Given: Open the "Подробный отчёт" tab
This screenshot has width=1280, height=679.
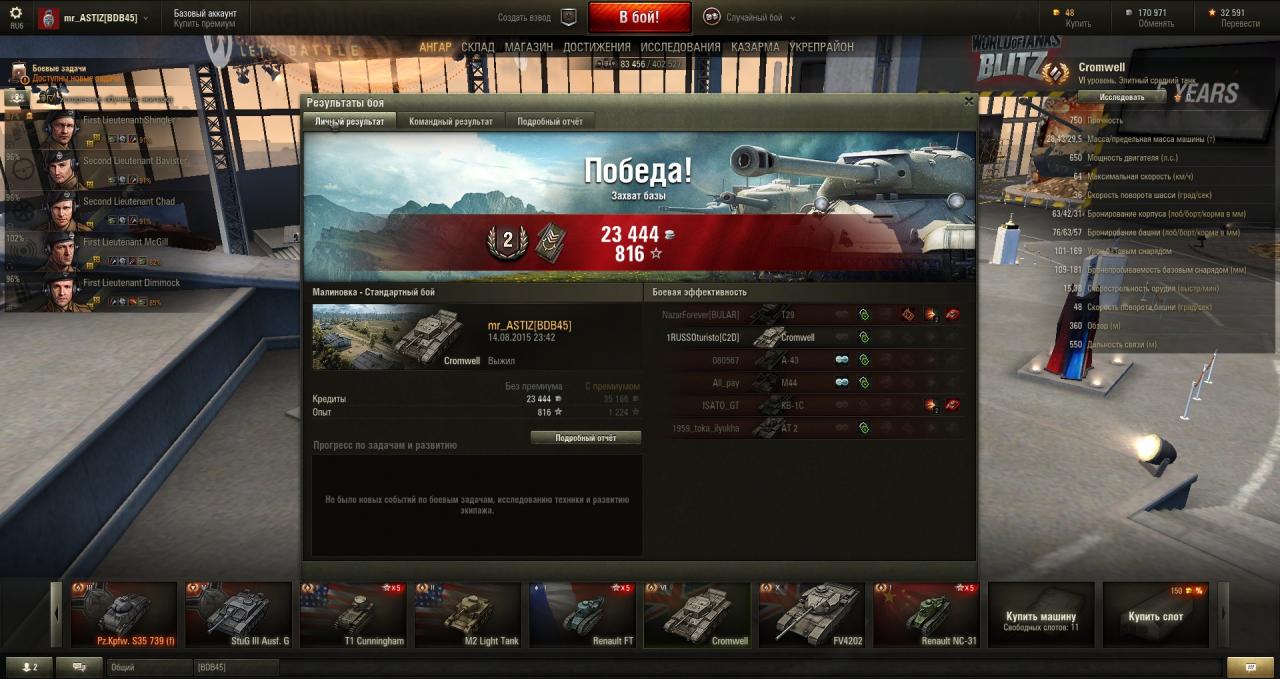Looking at the screenshot, I should (550, 121).
